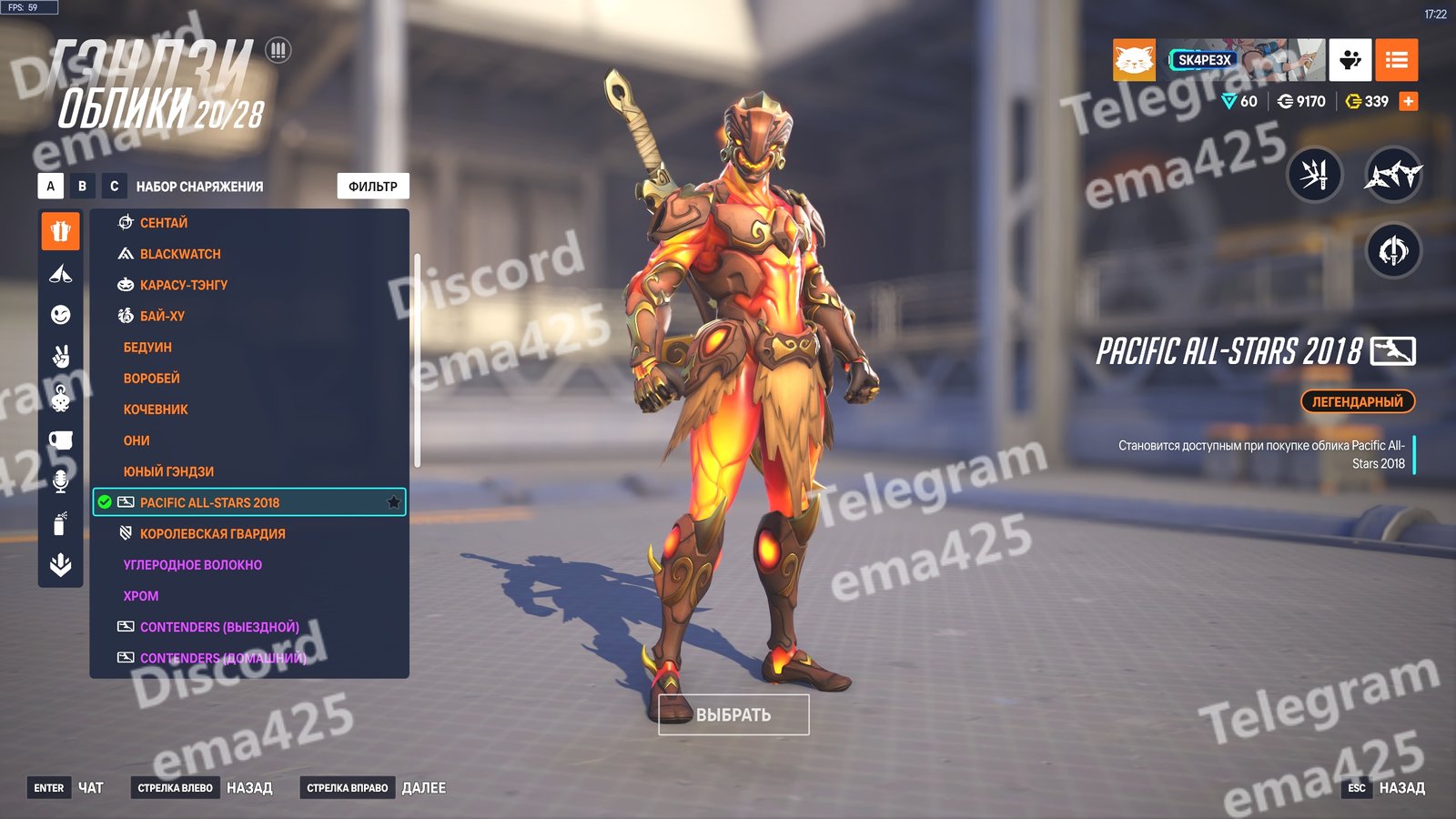1456x819 pixels.
Task: Open the Фильтр skin filter
Action: pyautogui.click(x=373, y=187)
